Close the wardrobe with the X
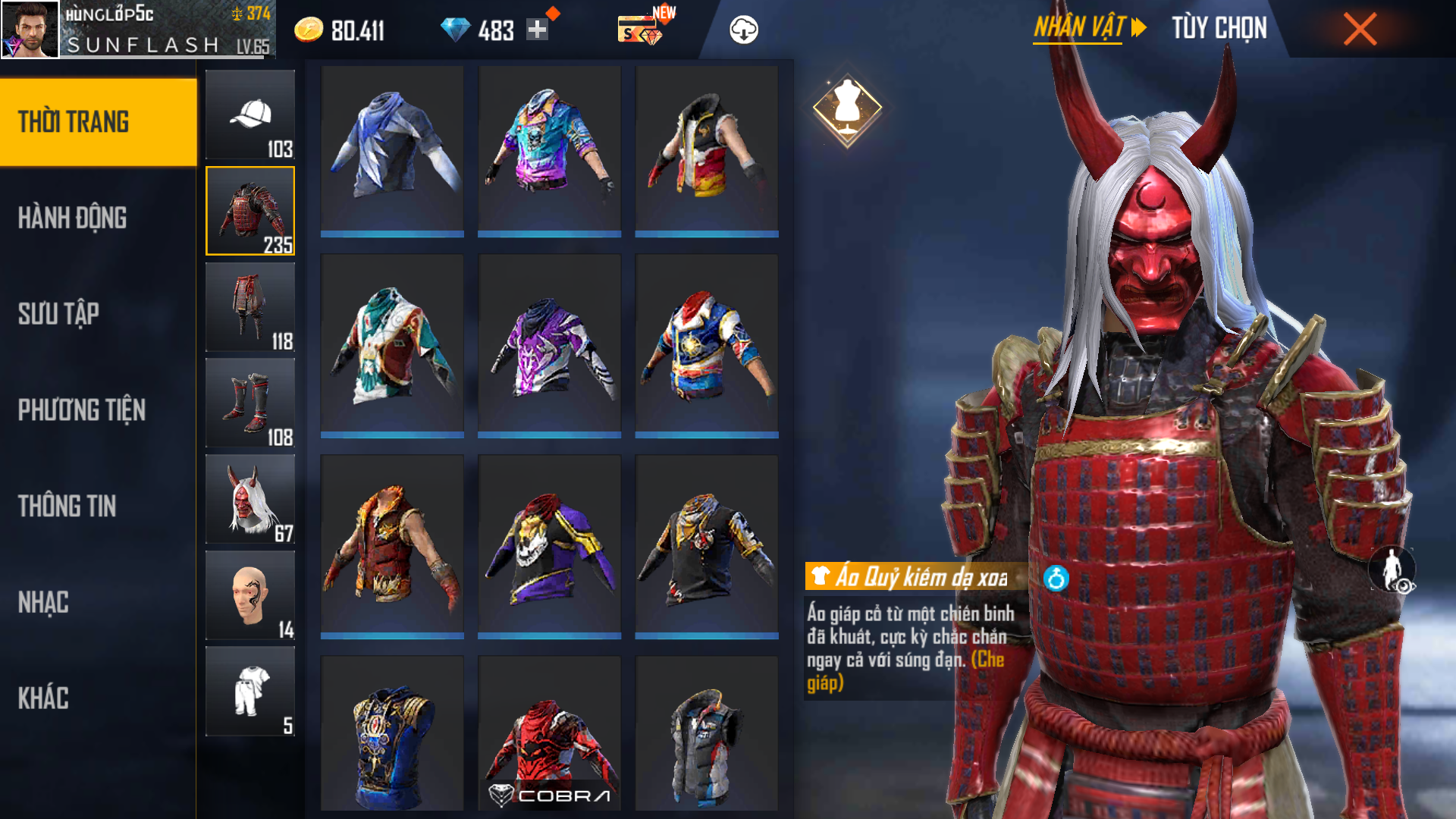 coord(1360,30)
